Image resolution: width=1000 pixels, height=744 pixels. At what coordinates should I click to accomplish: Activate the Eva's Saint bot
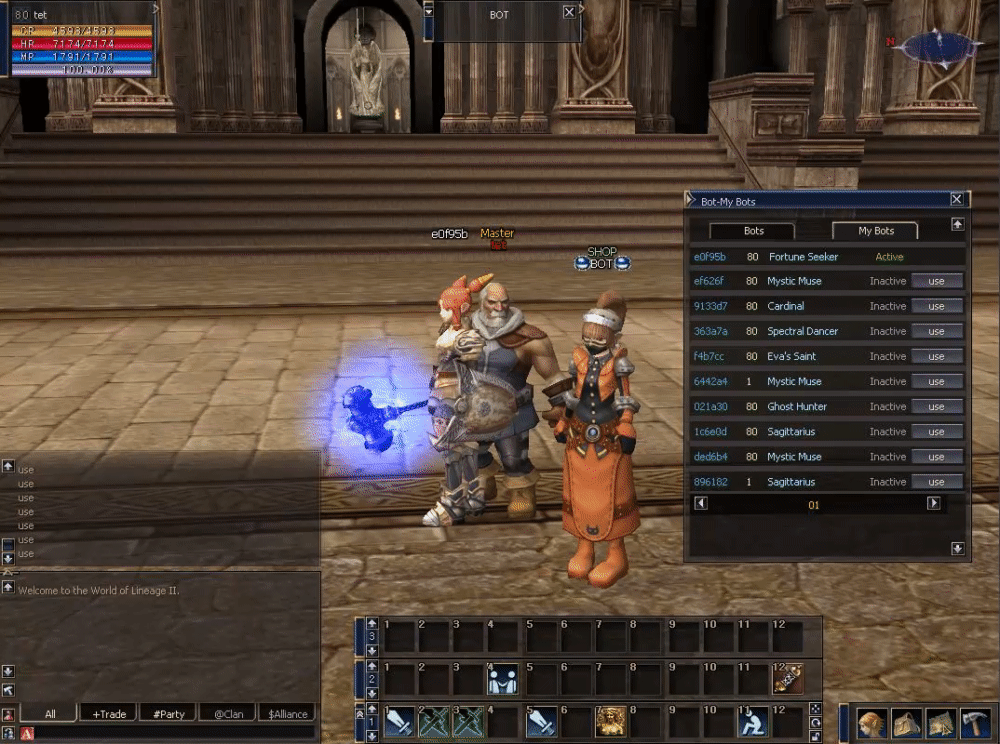[x=936, y=356]
